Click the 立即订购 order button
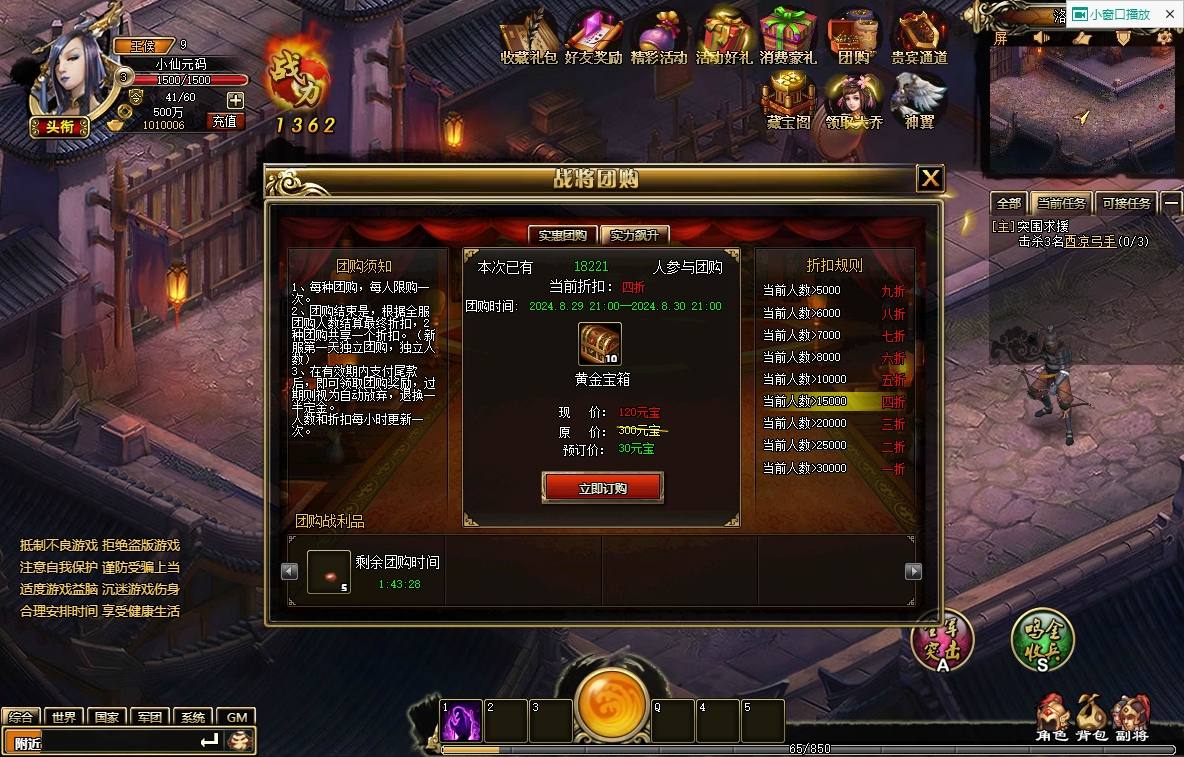Viewport: 1184px width, 757px height. click(602, 488)
